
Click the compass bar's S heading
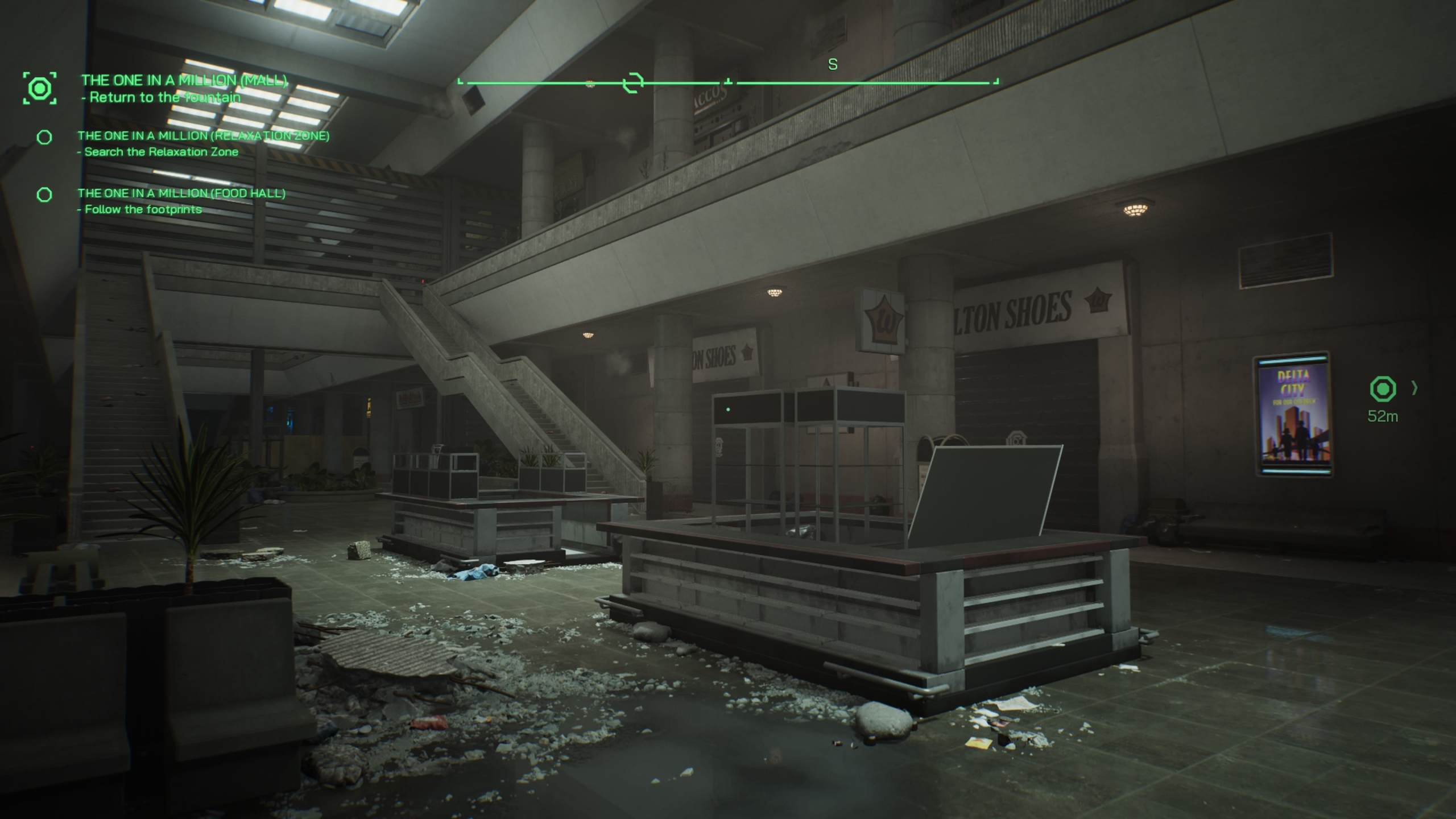(833, 65)
